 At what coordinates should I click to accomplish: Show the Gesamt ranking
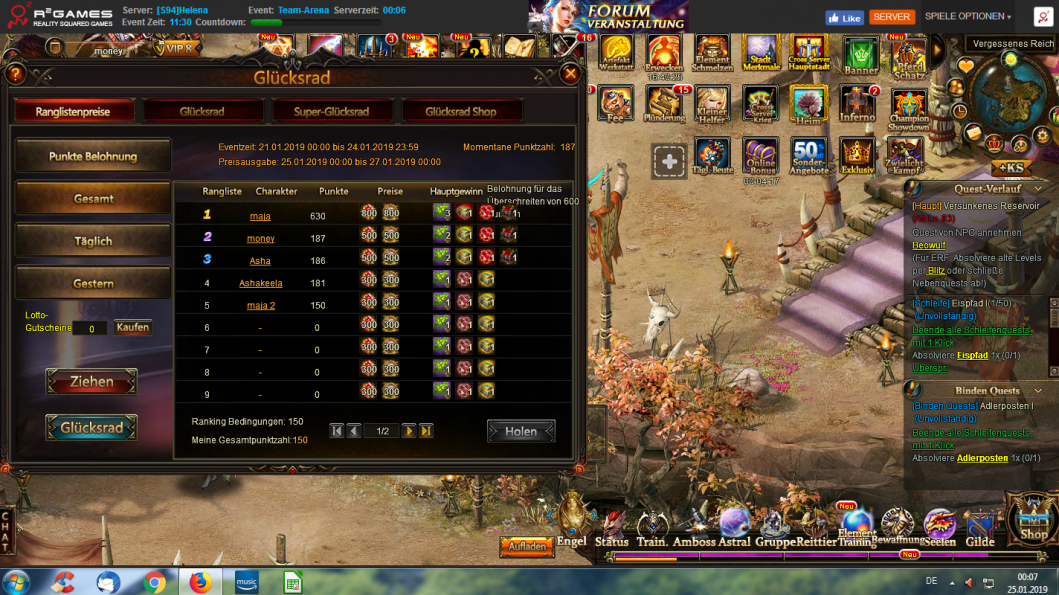pos(93,199)
